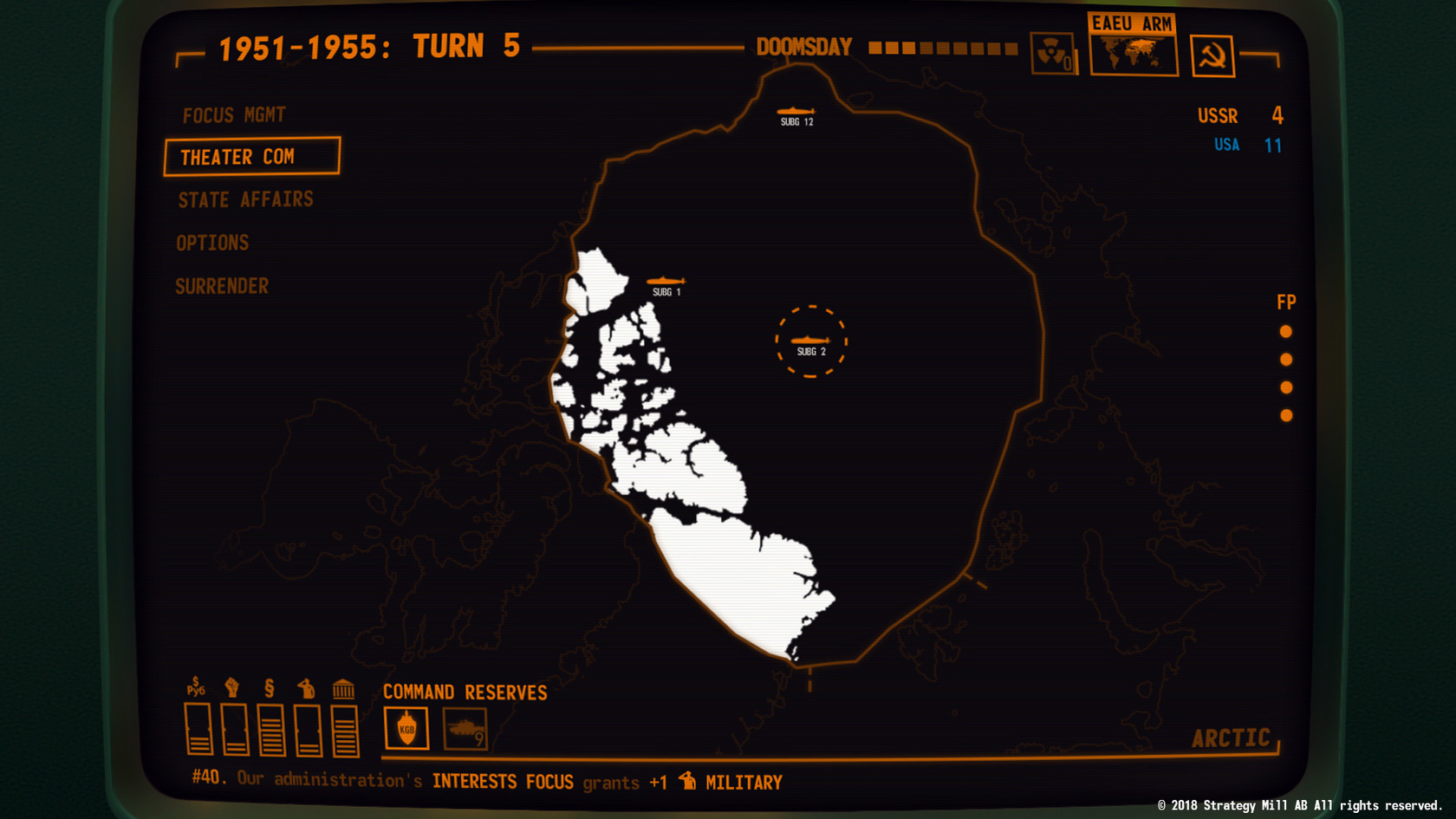Click the DOOMSDAY progress meter

940,49
